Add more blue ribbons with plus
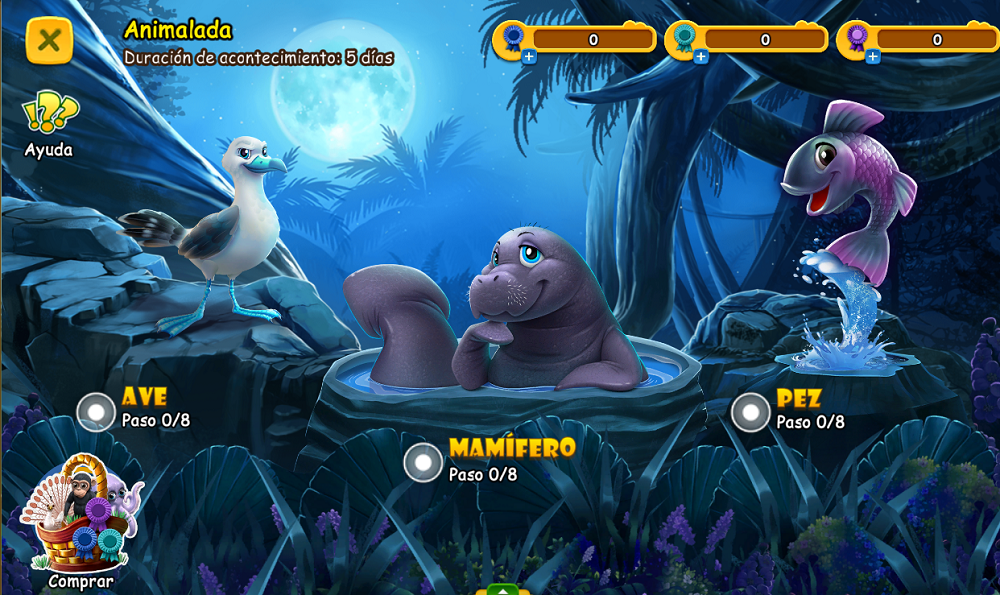Viewport: 1000px width, 595px height. tap(529, 57)
